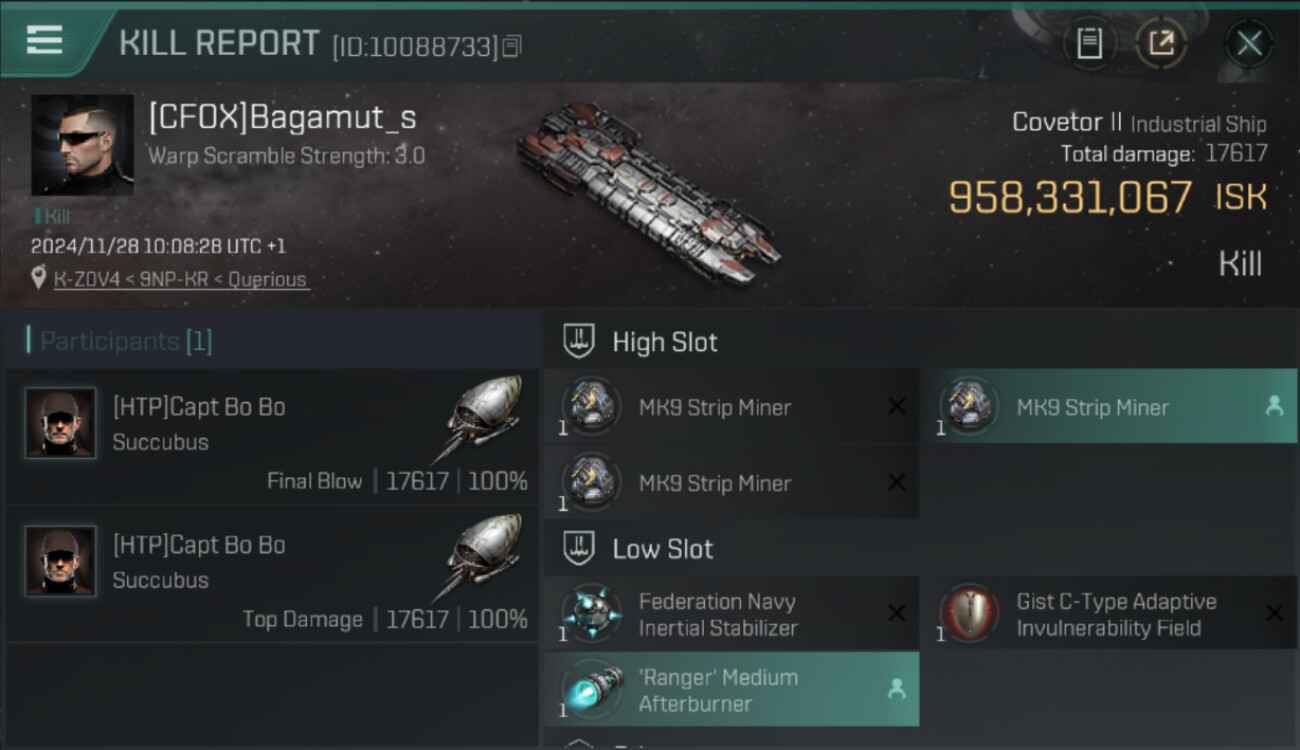This screenshot has height=750, width=1300.
Task: Select the 'Ranger' Medium Afterburner
Action: [x=730, y=690]
